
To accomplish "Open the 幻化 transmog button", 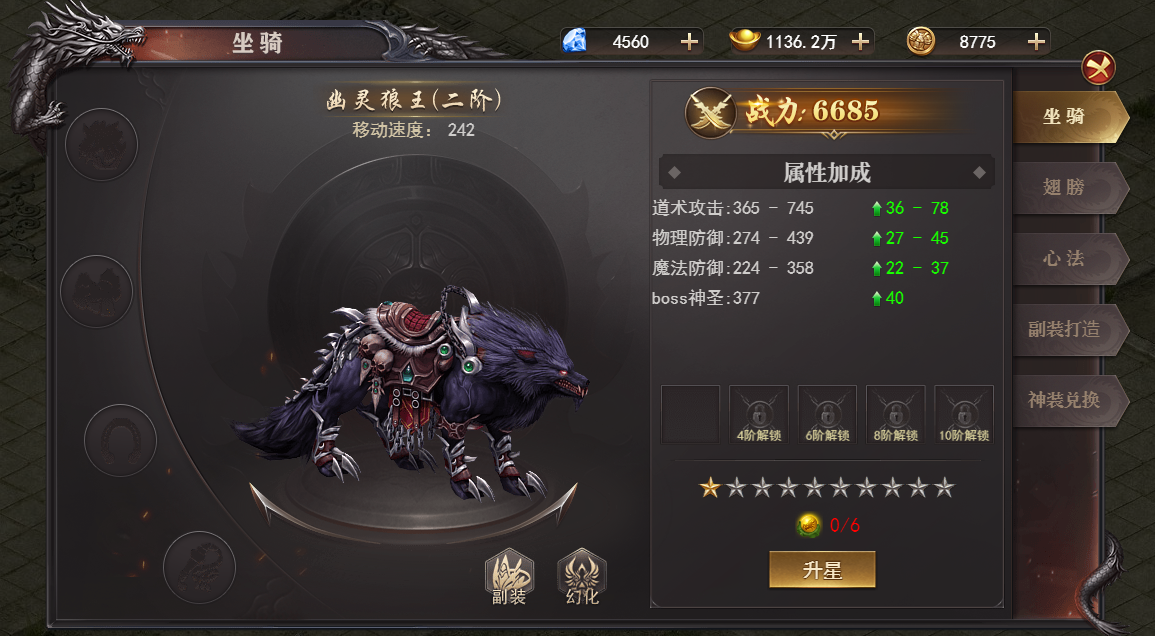I will coord(582,578).
